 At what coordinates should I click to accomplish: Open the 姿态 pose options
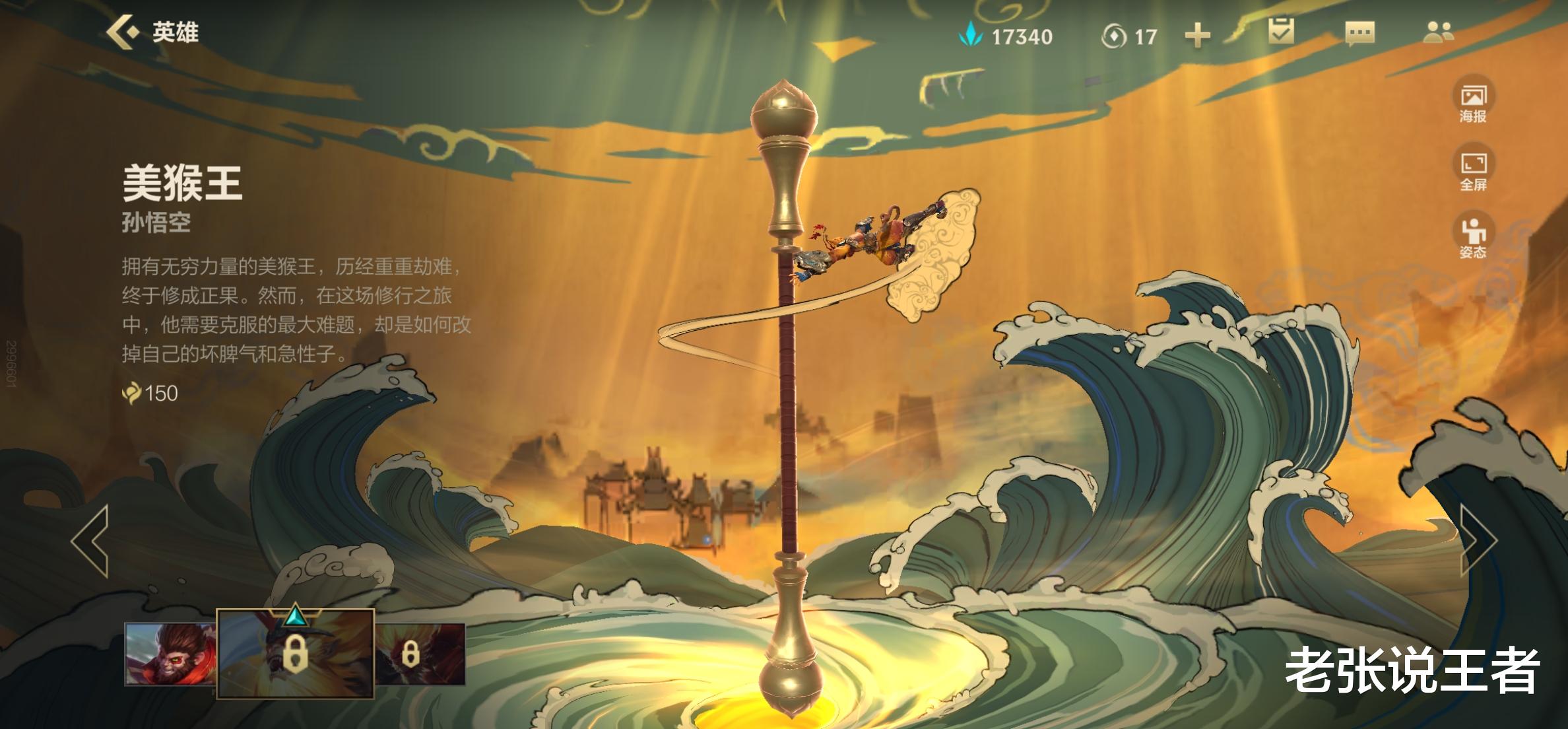[x=1473, y=238]
